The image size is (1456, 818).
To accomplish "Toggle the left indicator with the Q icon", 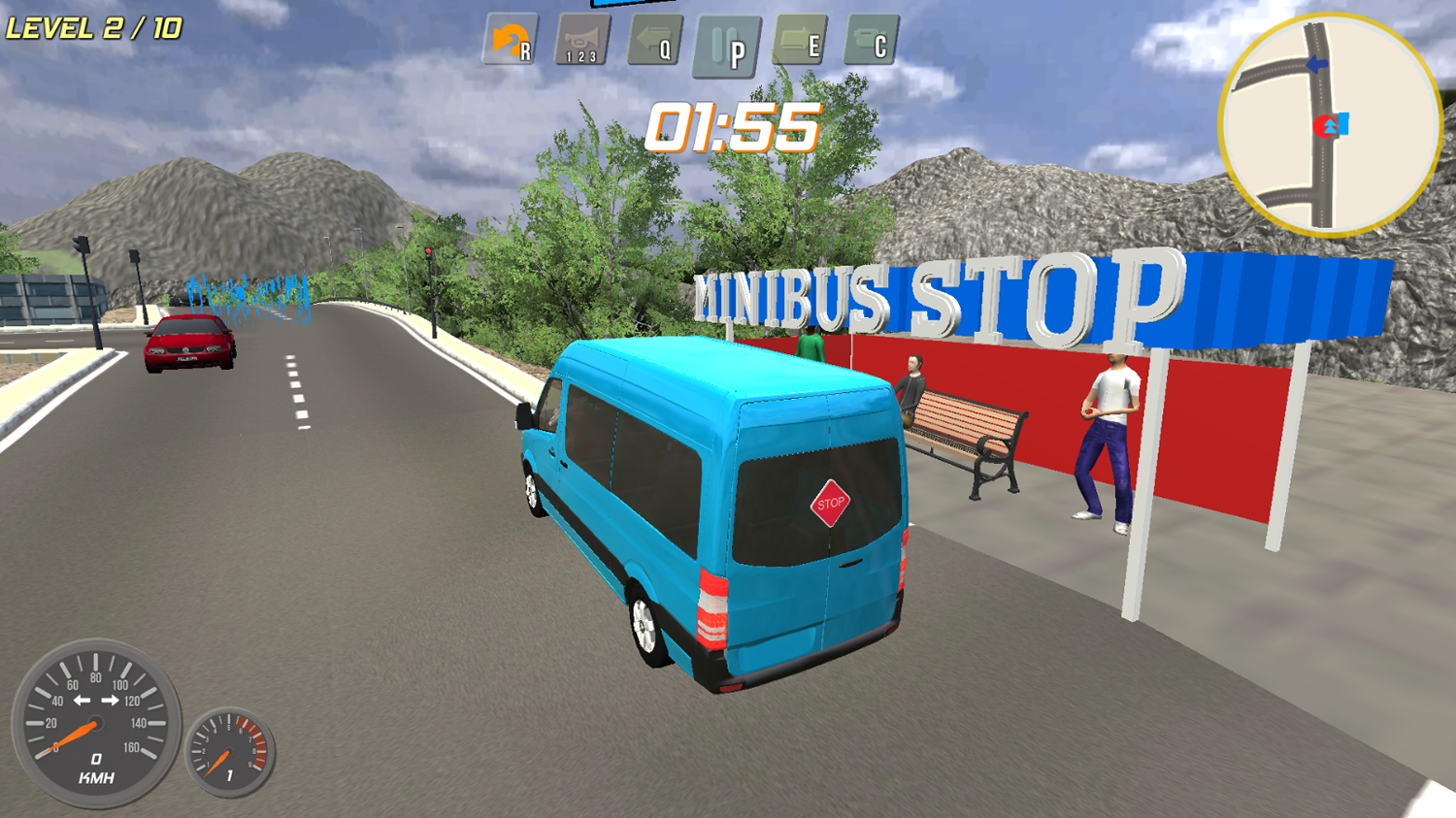I will [x=652, y=41].
